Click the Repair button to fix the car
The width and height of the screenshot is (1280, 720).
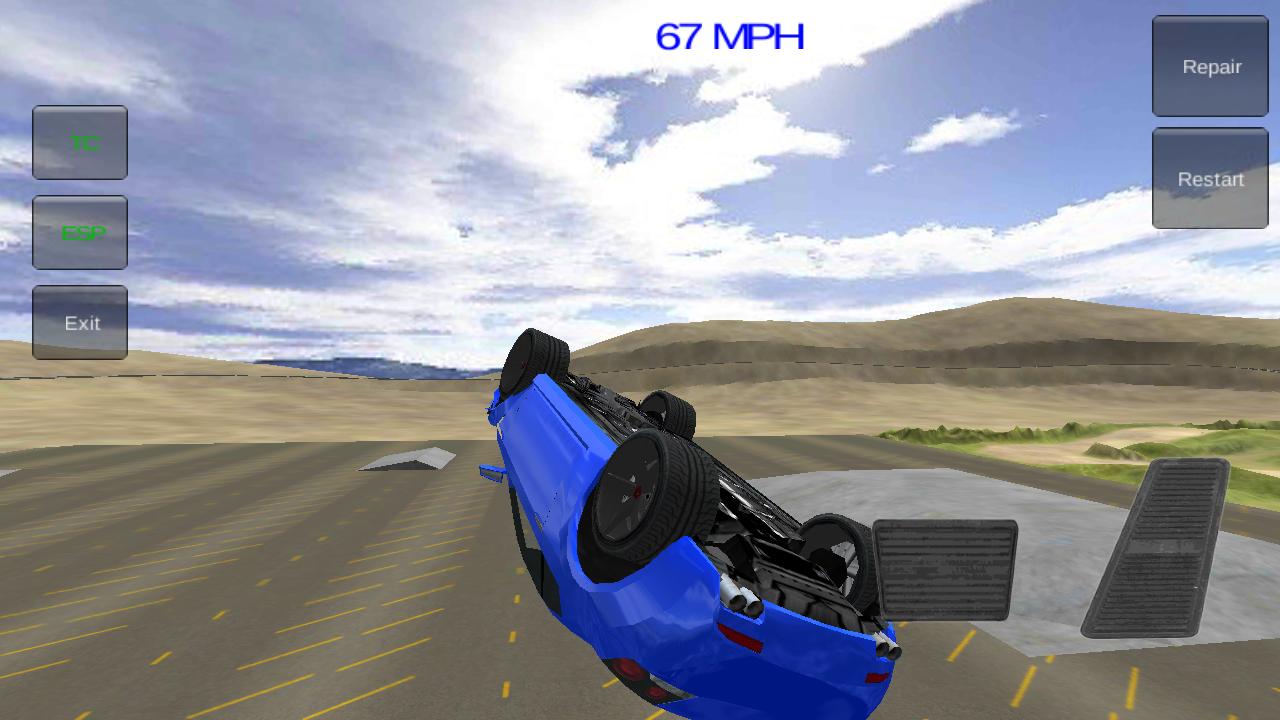1209,66
